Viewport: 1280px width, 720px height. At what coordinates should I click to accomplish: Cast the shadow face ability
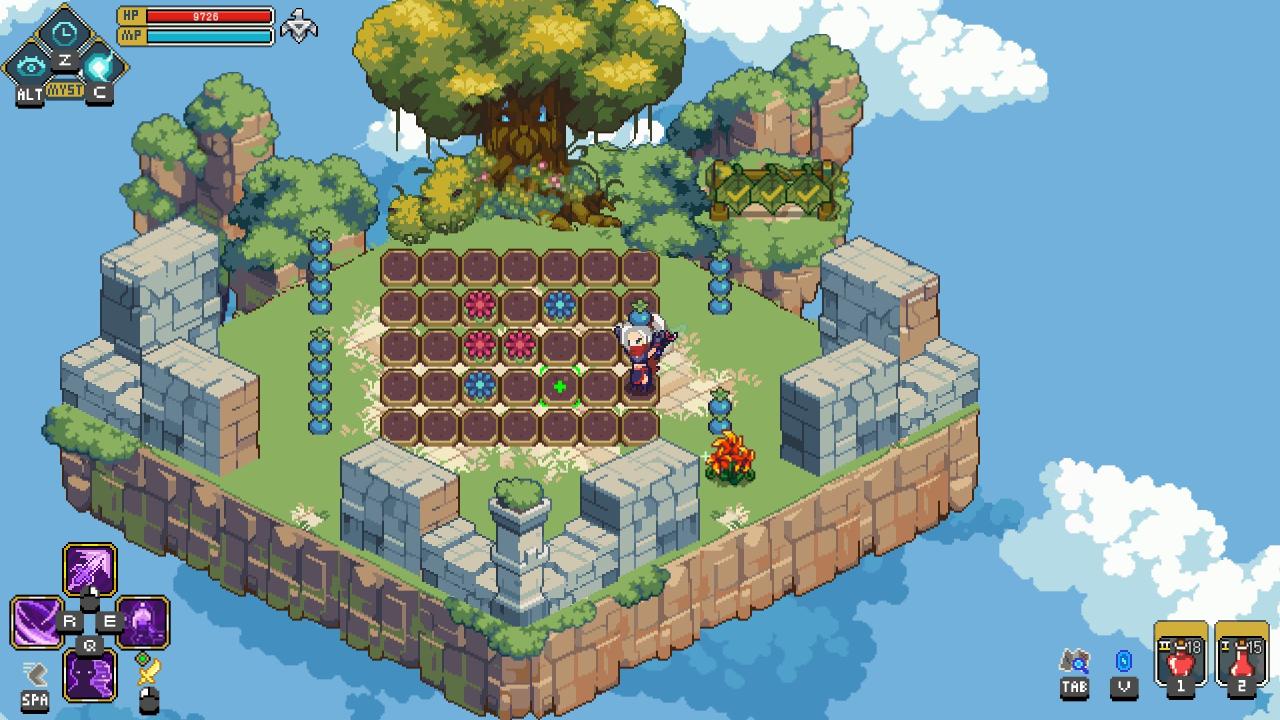90,674
